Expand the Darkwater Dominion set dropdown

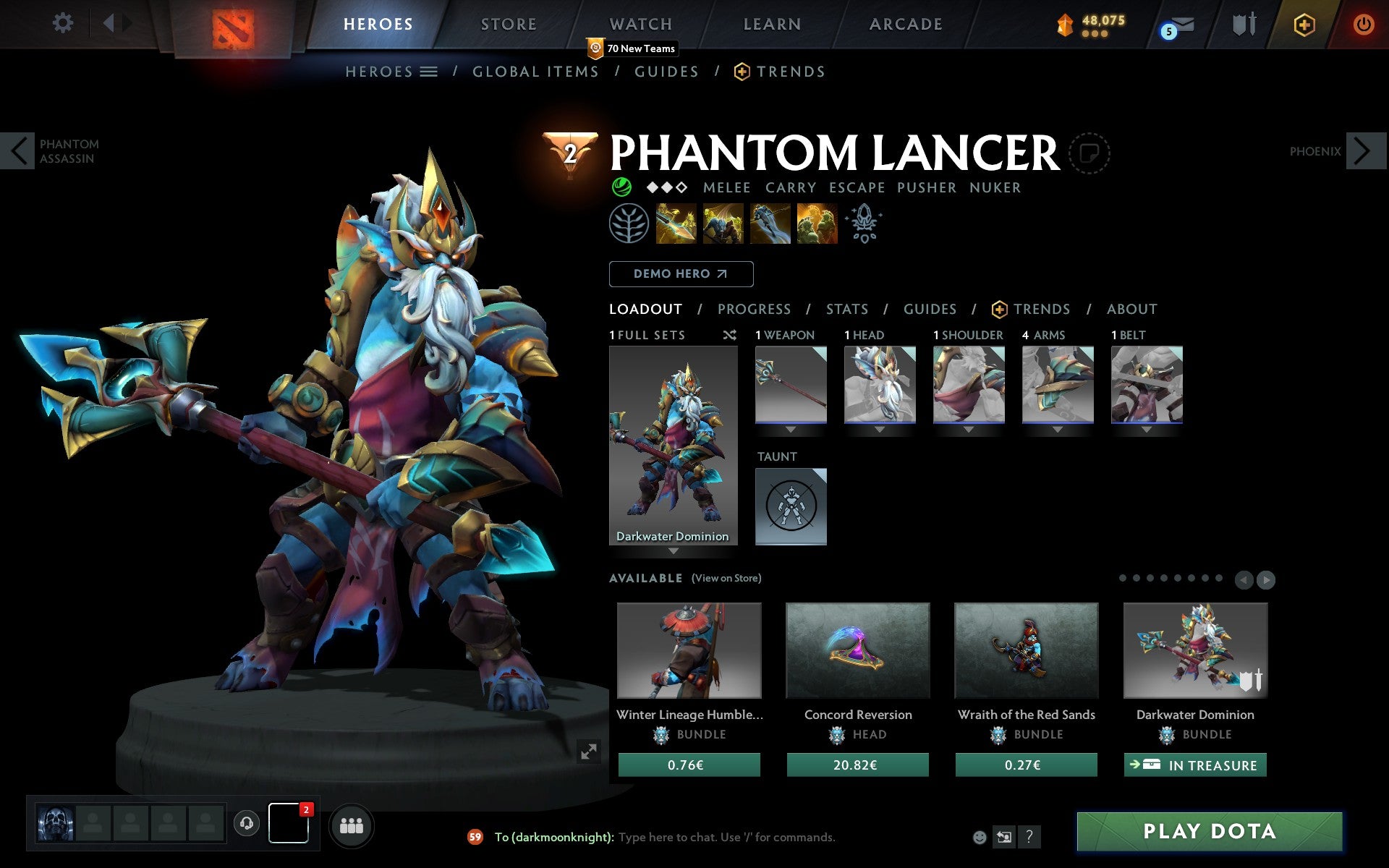pos(674,551)
